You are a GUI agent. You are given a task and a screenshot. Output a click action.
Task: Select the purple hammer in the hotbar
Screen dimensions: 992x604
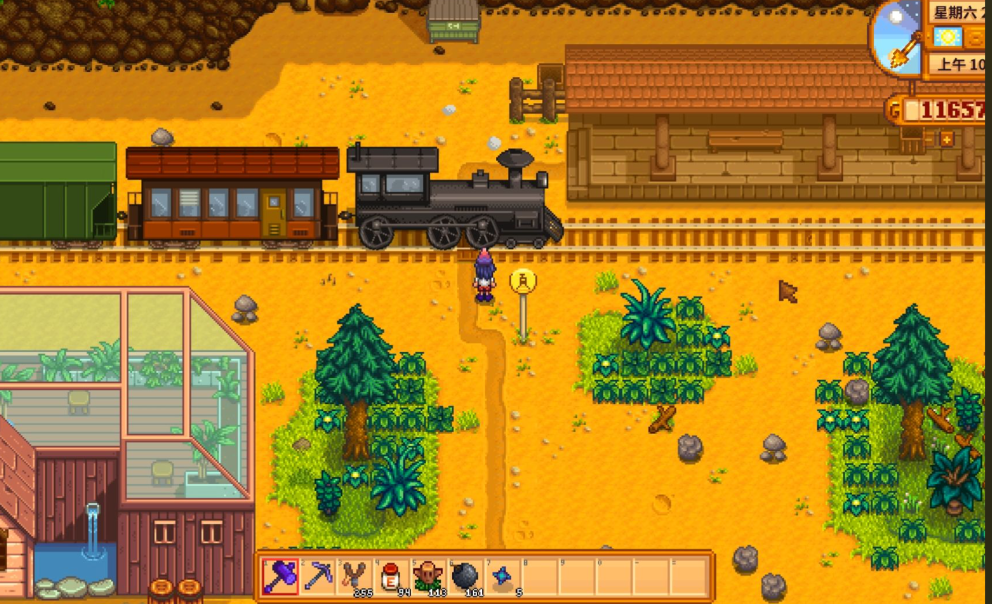tap(281, 576)
